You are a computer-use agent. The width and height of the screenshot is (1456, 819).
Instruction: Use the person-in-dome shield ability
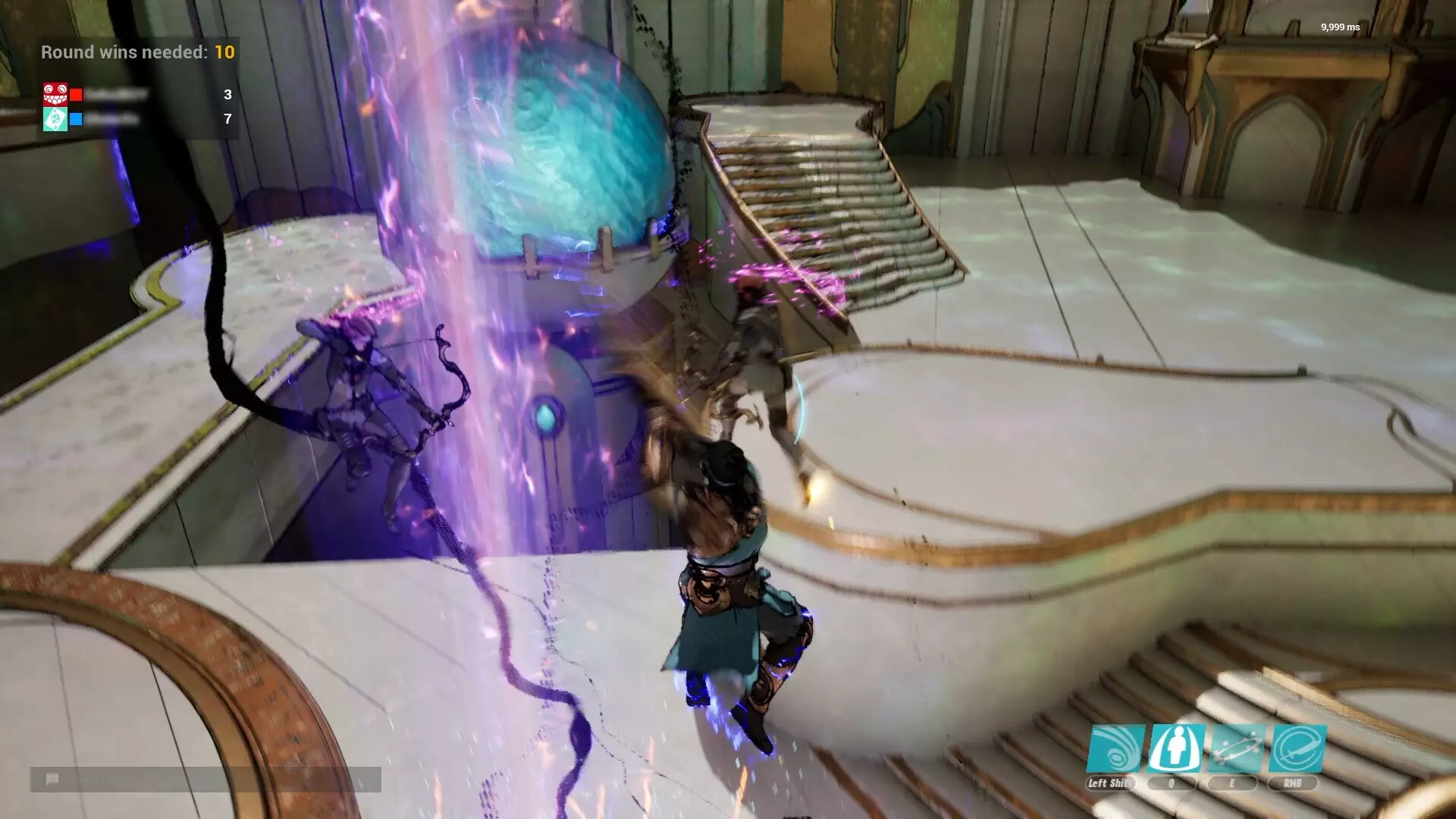1176,748
